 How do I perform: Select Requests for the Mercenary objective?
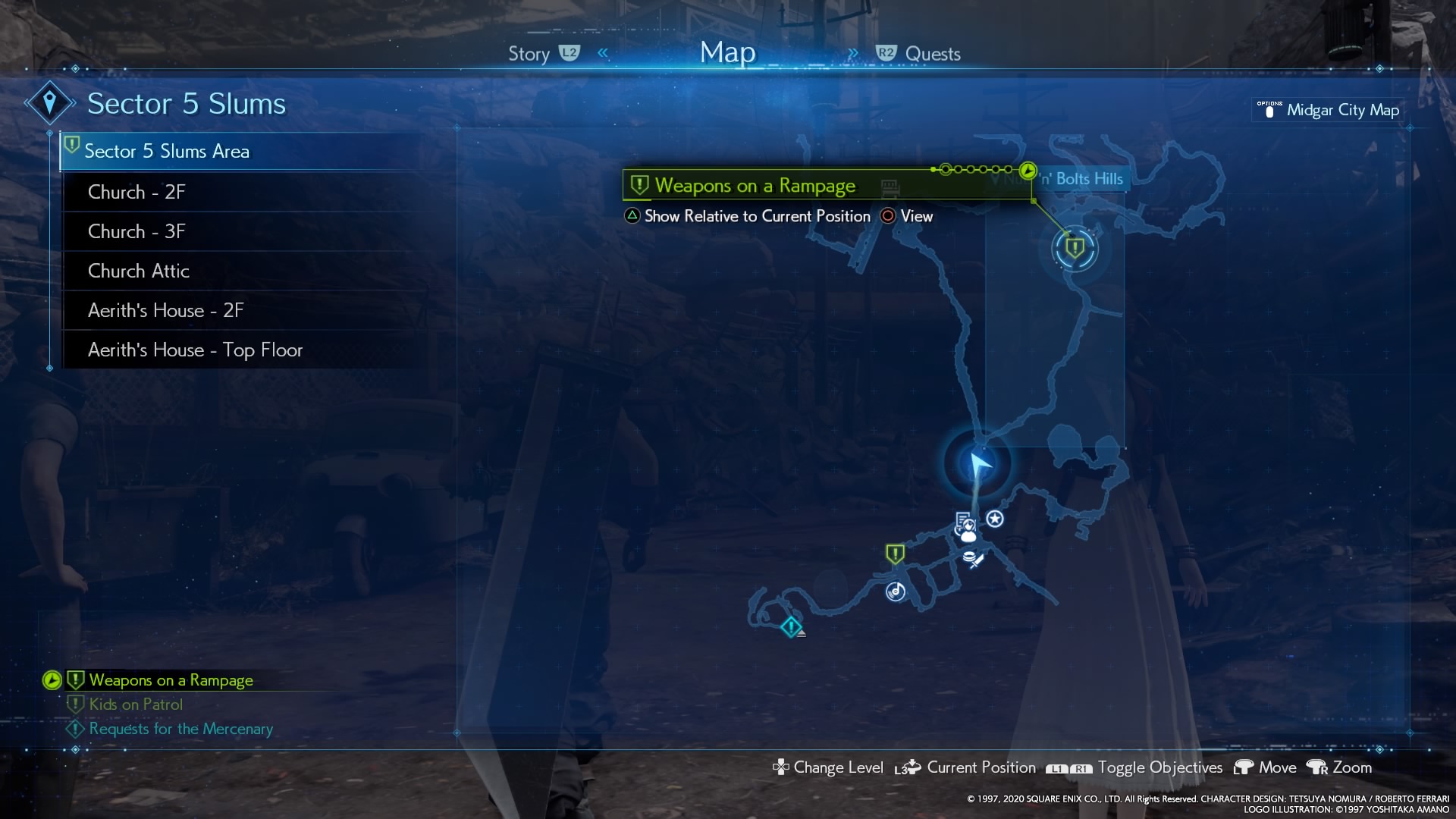tap(180, 729)
